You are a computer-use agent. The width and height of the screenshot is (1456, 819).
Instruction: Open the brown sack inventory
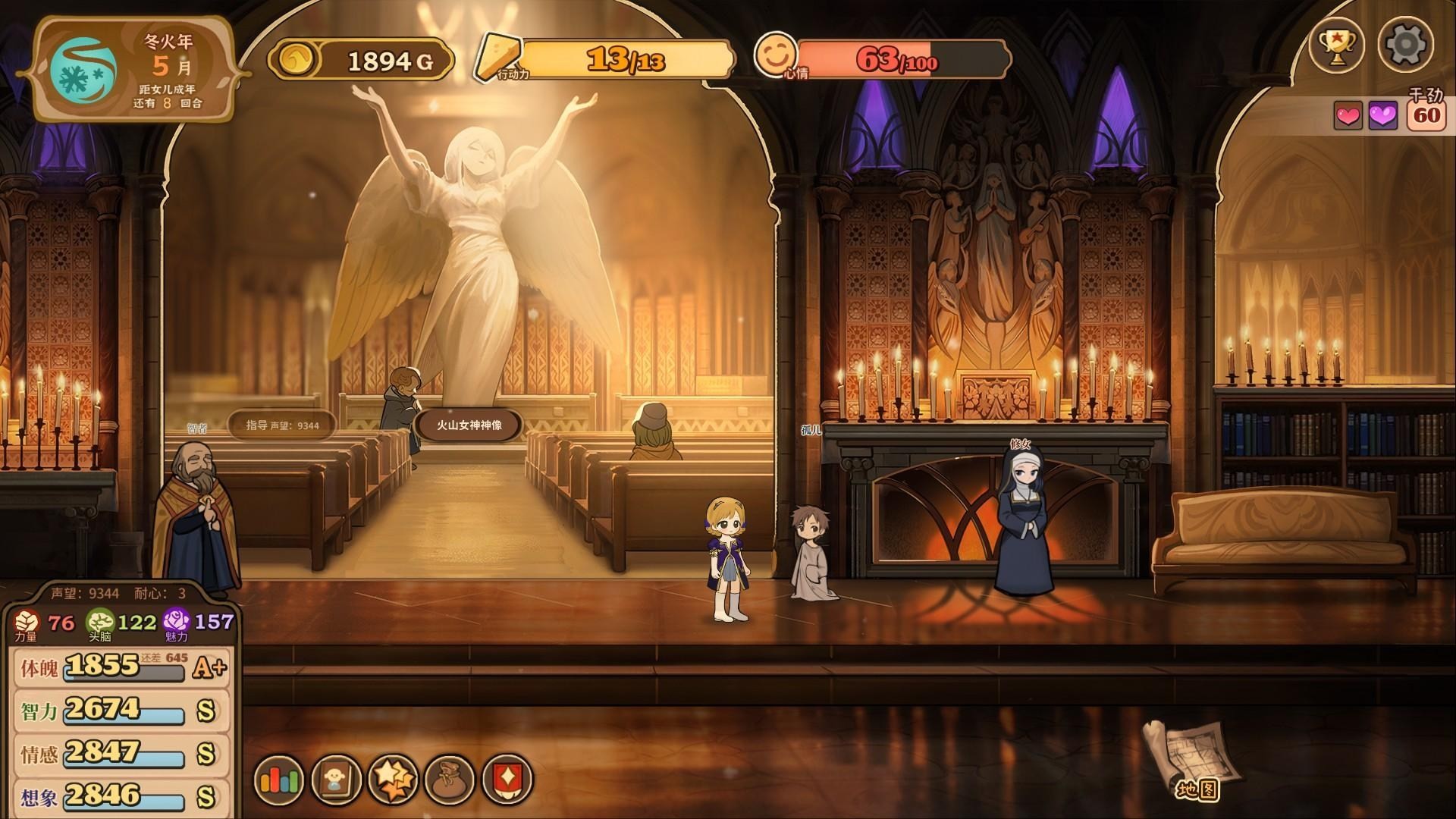pyautogui.click(x=450, y=780)
